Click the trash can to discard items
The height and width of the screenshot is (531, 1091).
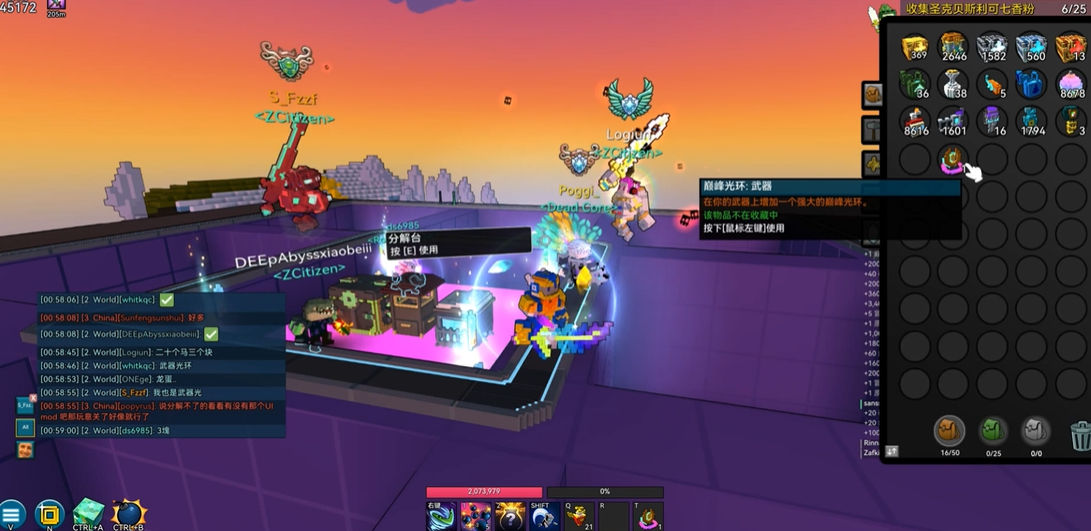(x=1079, y=435)
